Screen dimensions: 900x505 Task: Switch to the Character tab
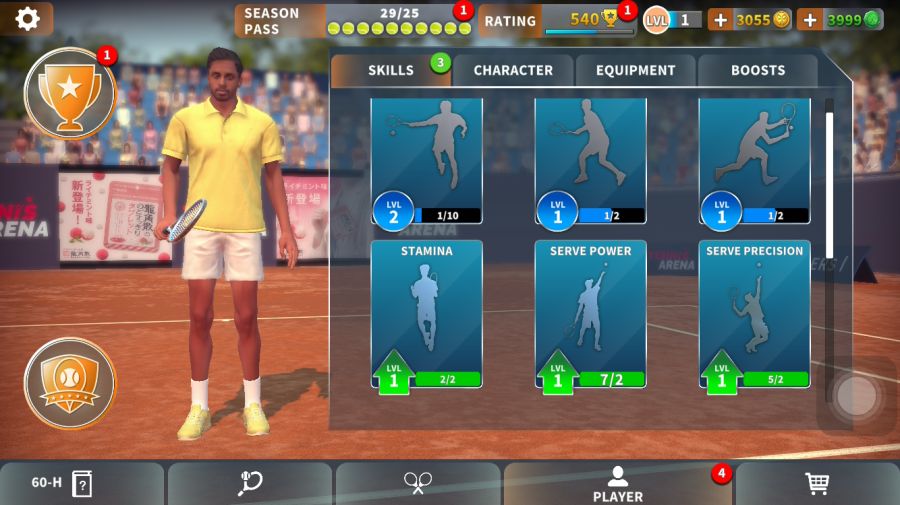point(513,70)
